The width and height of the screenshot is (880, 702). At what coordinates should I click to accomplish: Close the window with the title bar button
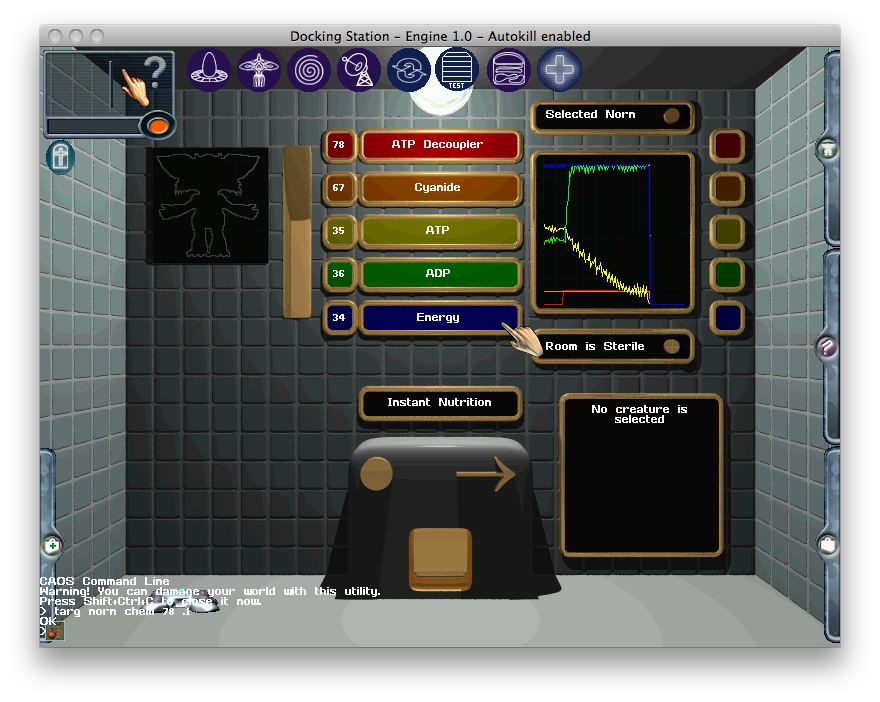coord(53,36)
